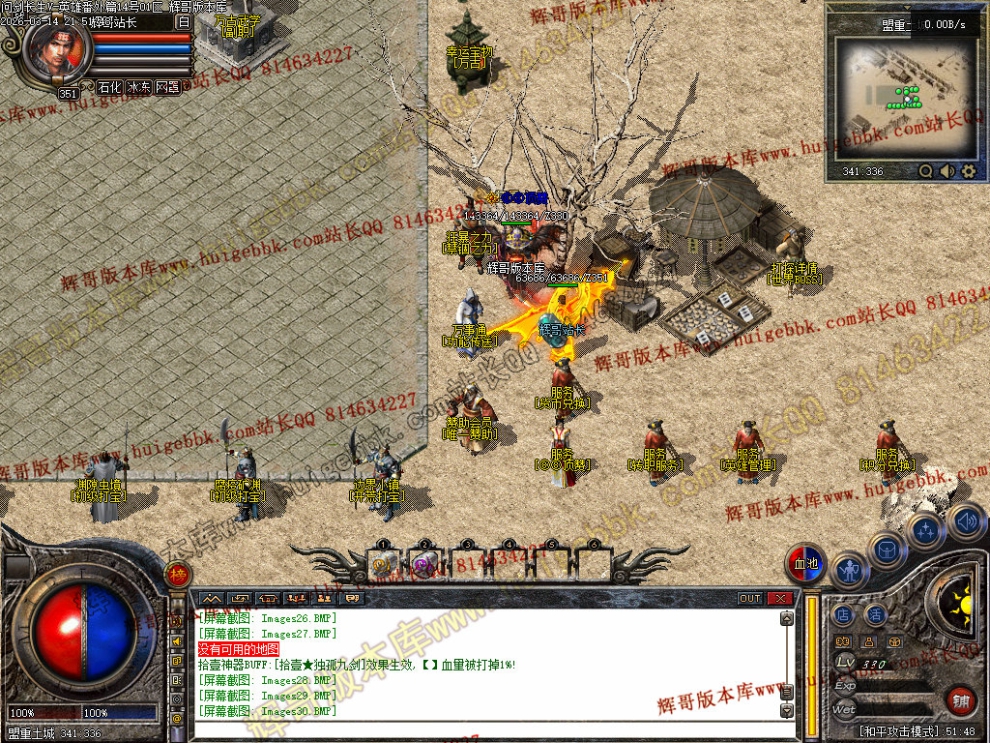Viewport: 990px width, 743px height.
Task: Open the red 榜 ranking button
Action: coord(178,574)
